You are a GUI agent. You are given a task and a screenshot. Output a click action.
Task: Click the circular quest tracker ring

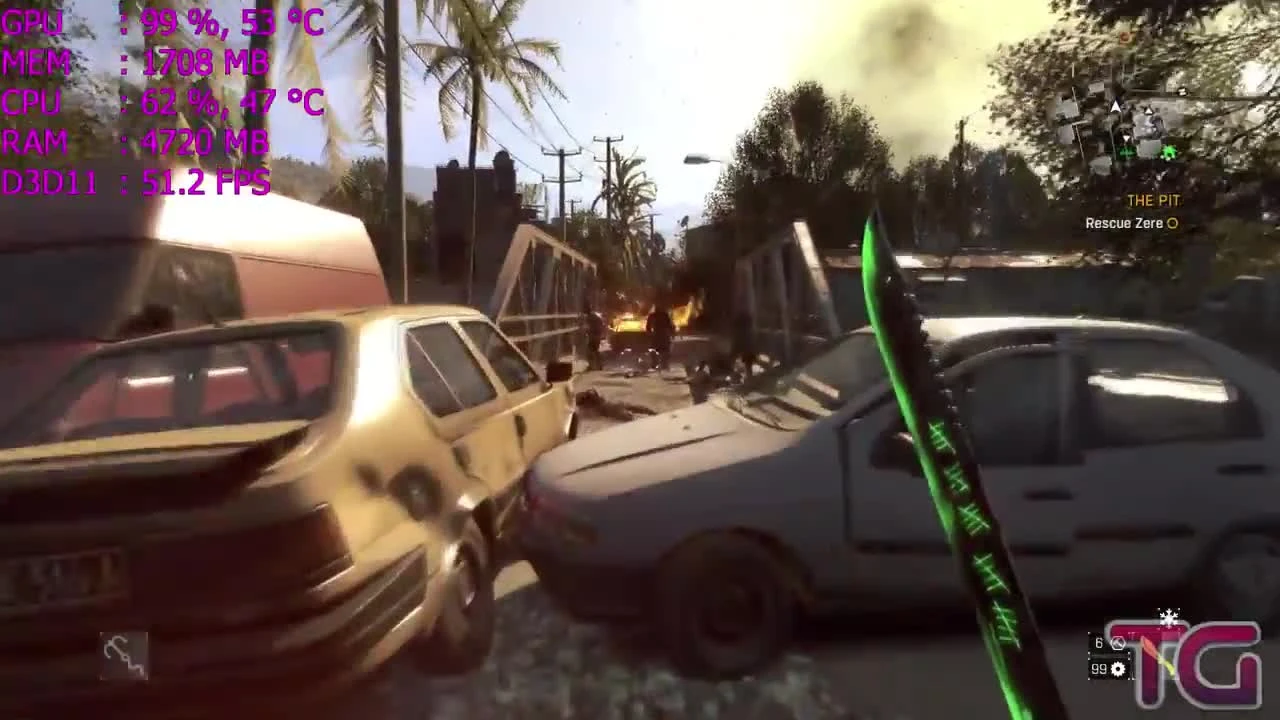(1172, 222)
